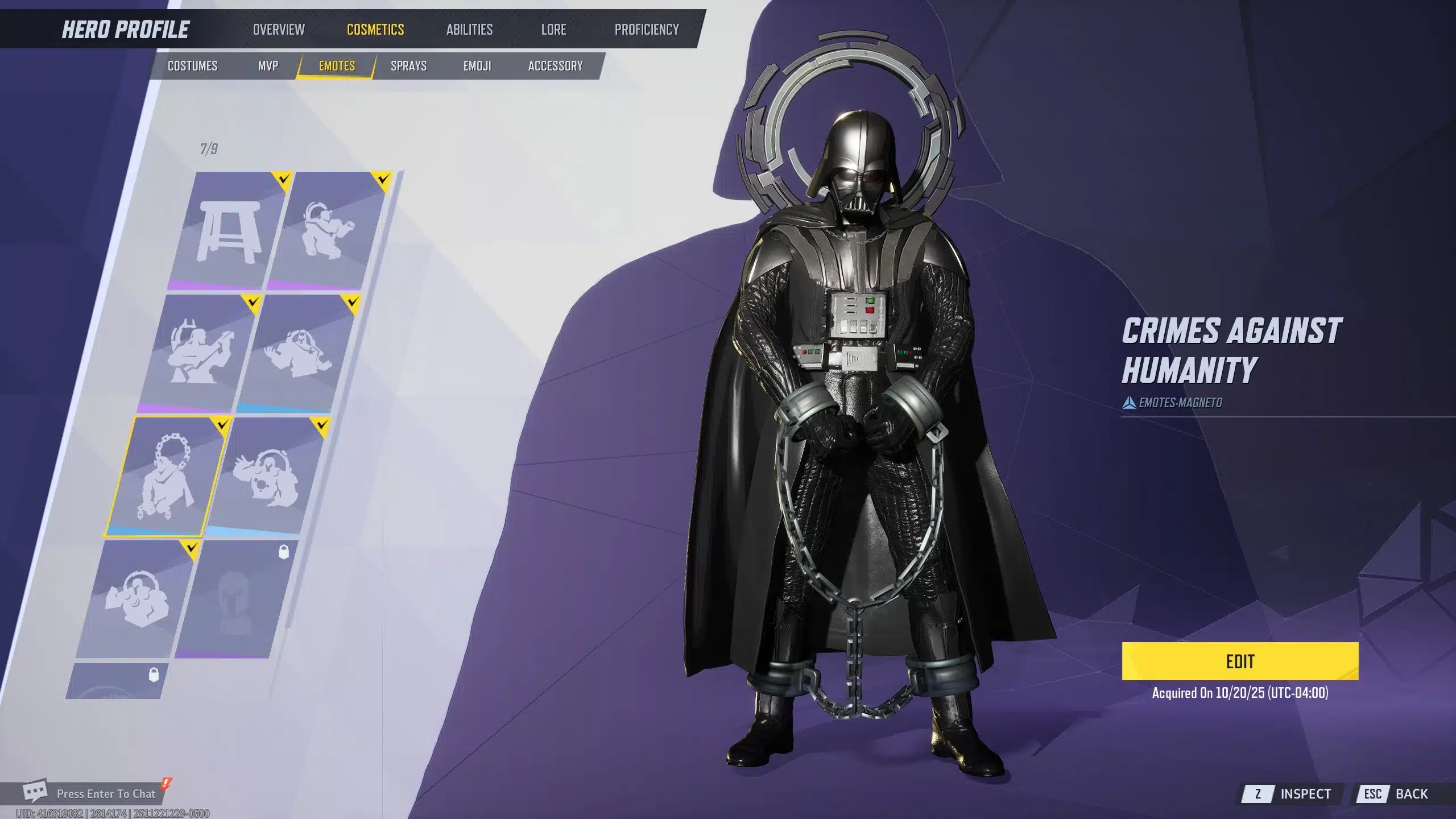
Task: Select the Emotes sub-tab
Action: tap(337, 66)
